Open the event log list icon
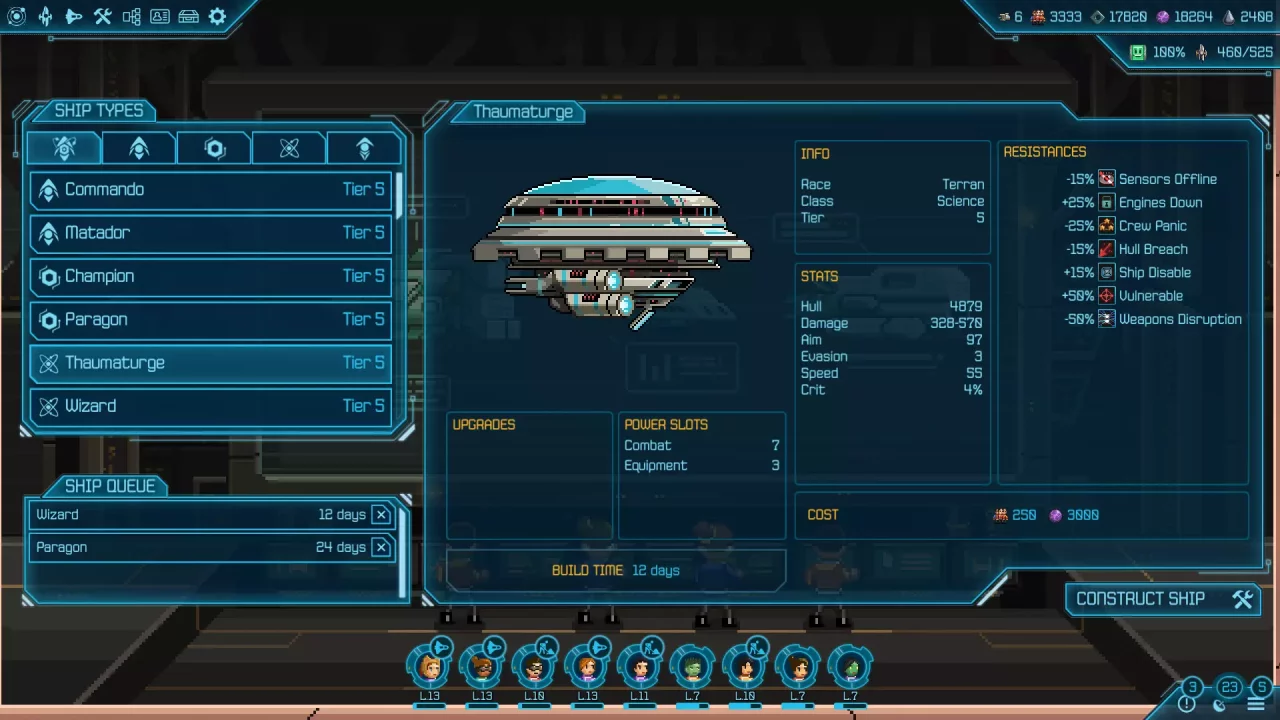1280x720 pixels. [1256, 704]
